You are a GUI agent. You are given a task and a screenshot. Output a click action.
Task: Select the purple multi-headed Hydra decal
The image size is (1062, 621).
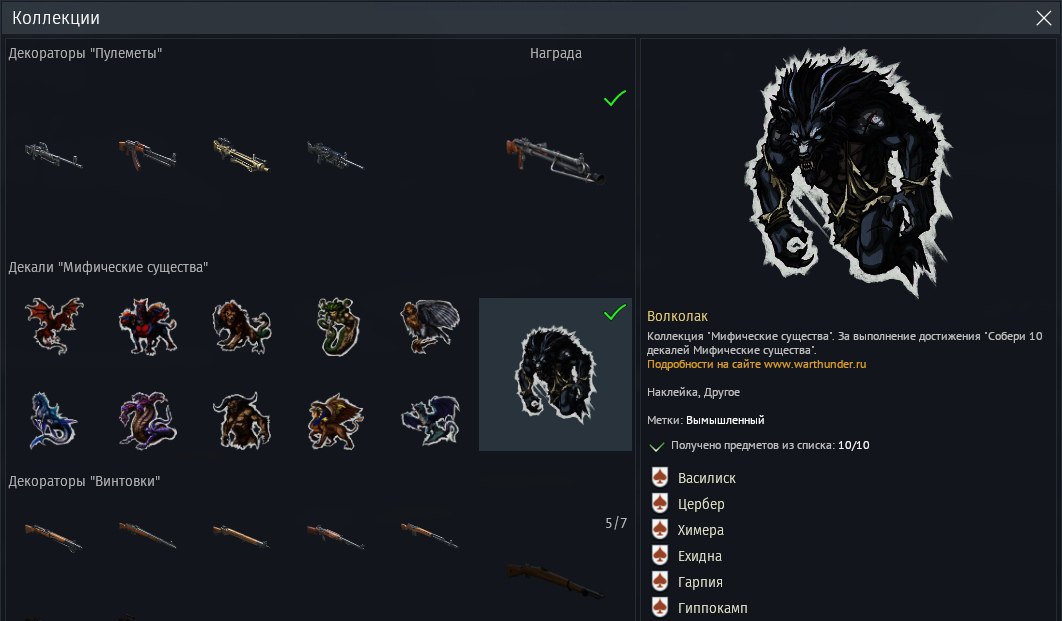(x=148, y=418)
